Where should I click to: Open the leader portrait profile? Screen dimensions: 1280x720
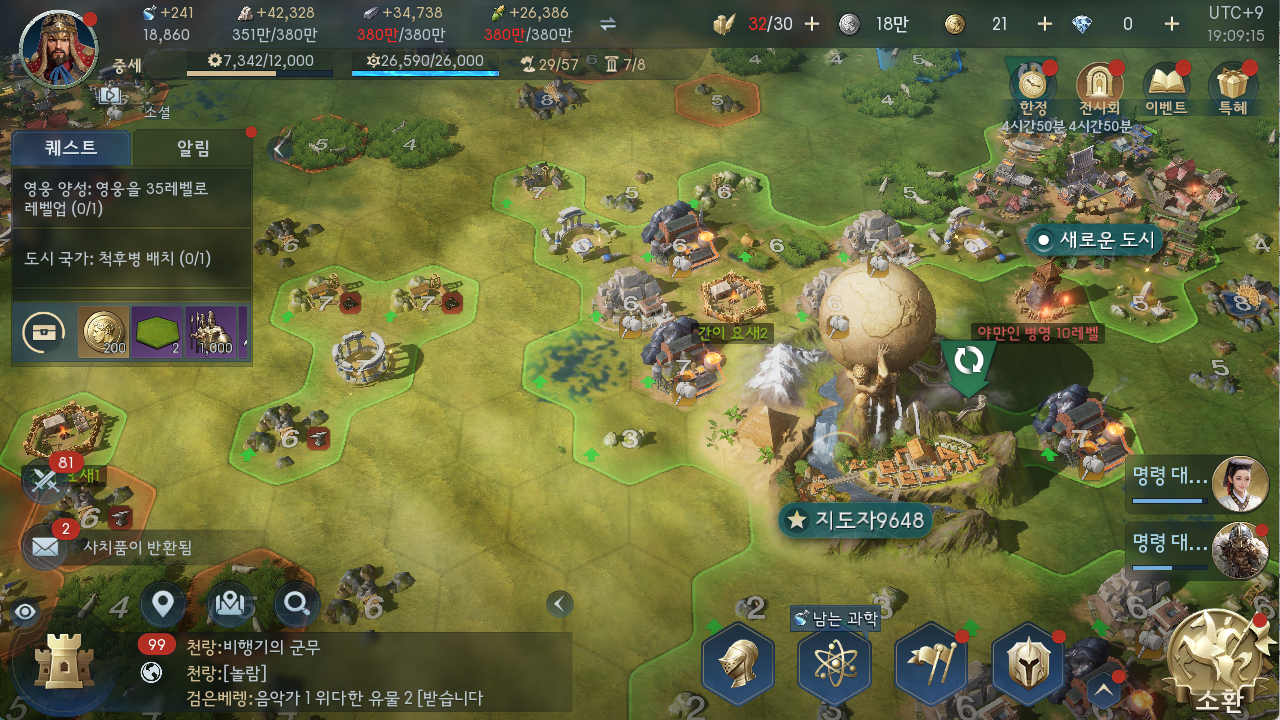coord(58,50)
